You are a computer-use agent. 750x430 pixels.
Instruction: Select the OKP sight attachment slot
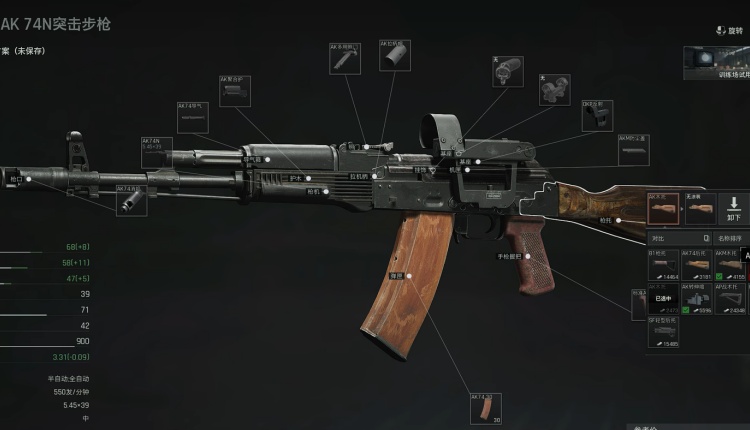(x=597, y=117)
